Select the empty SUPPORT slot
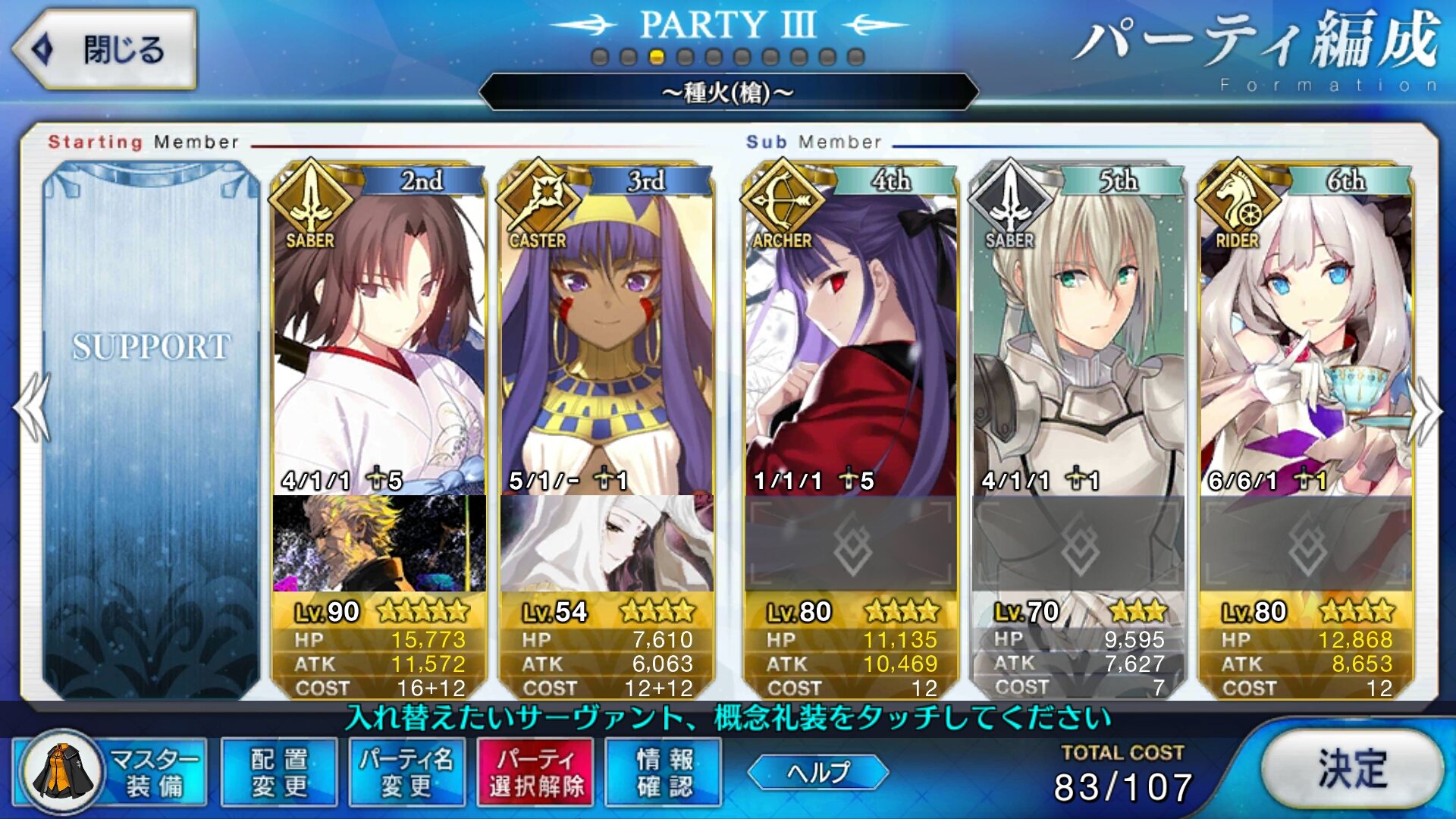1456x819 pixels. point(151,428)
